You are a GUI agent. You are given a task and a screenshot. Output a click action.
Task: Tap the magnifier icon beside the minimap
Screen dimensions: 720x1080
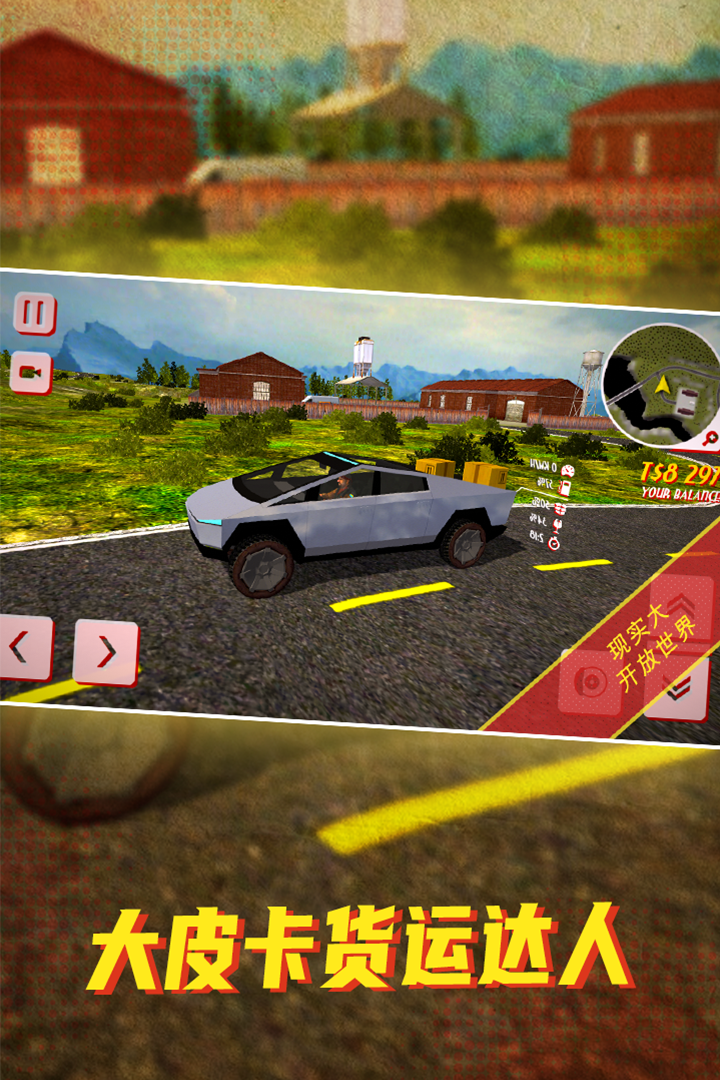710,437
